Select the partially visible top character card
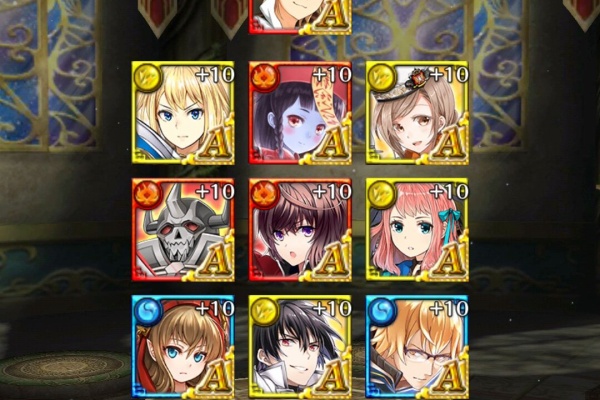600x400 pixels. 300,16
